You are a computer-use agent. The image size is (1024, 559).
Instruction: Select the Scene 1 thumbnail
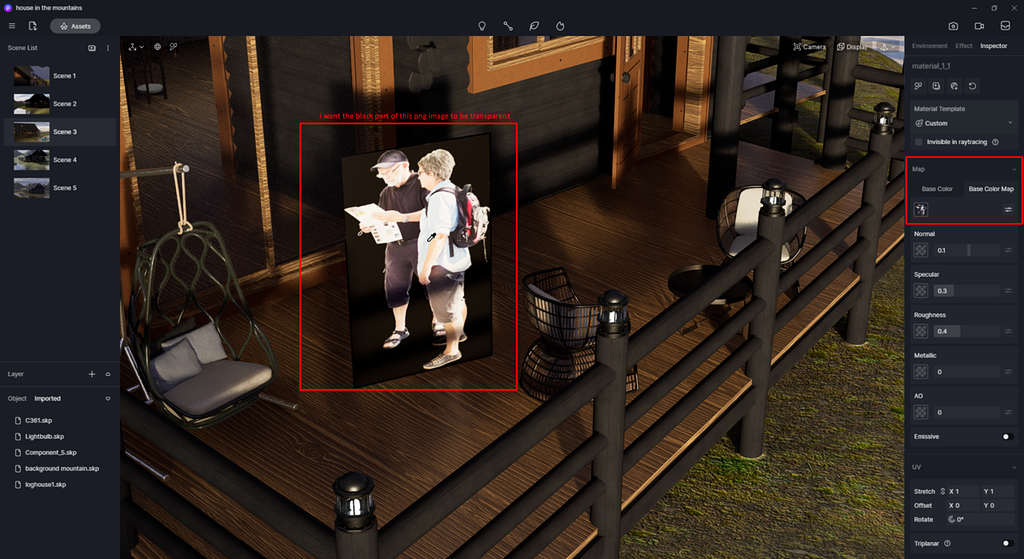point(32,76)
